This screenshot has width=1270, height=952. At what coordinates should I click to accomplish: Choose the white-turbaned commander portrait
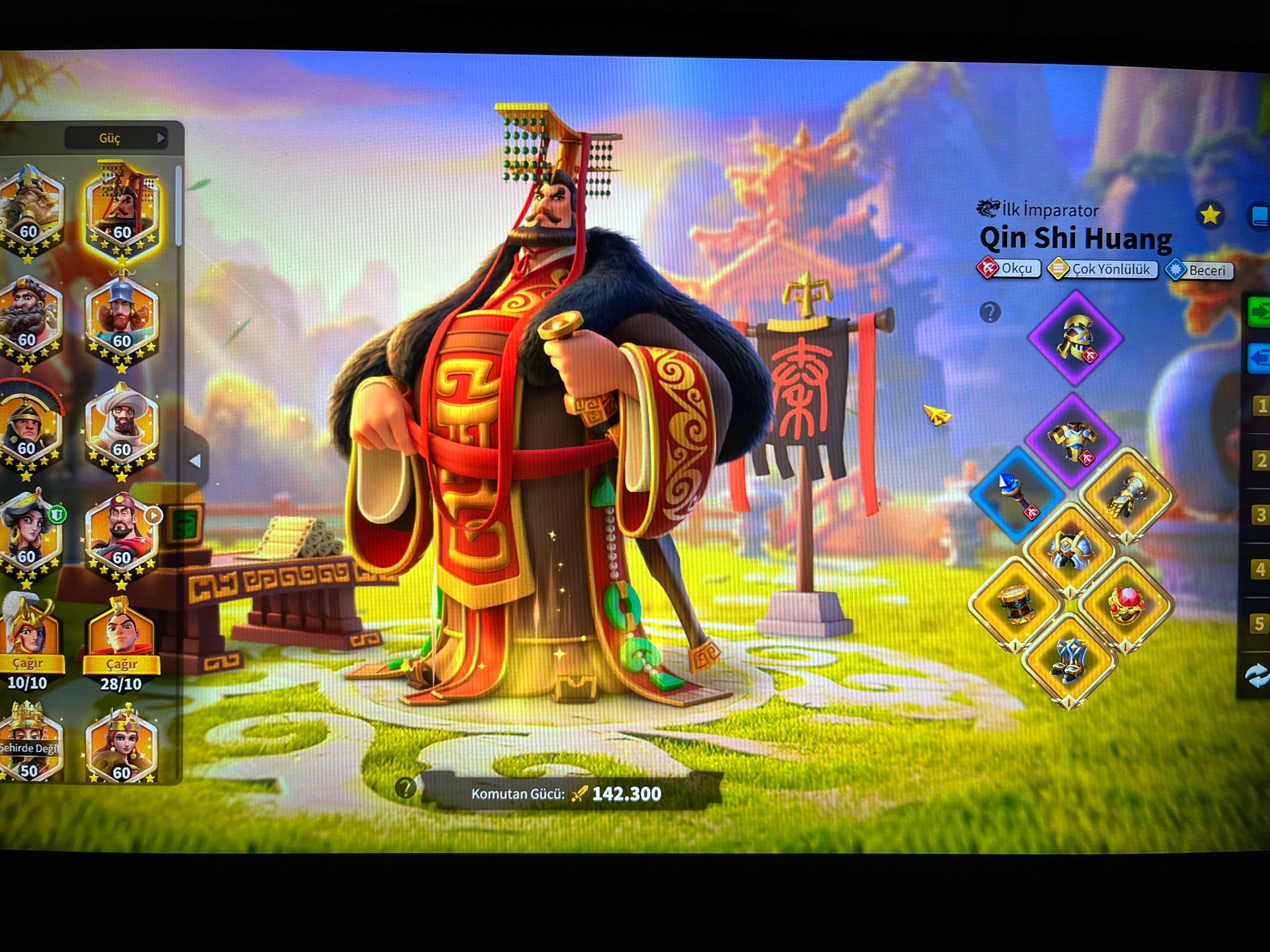tap(121, 428)
